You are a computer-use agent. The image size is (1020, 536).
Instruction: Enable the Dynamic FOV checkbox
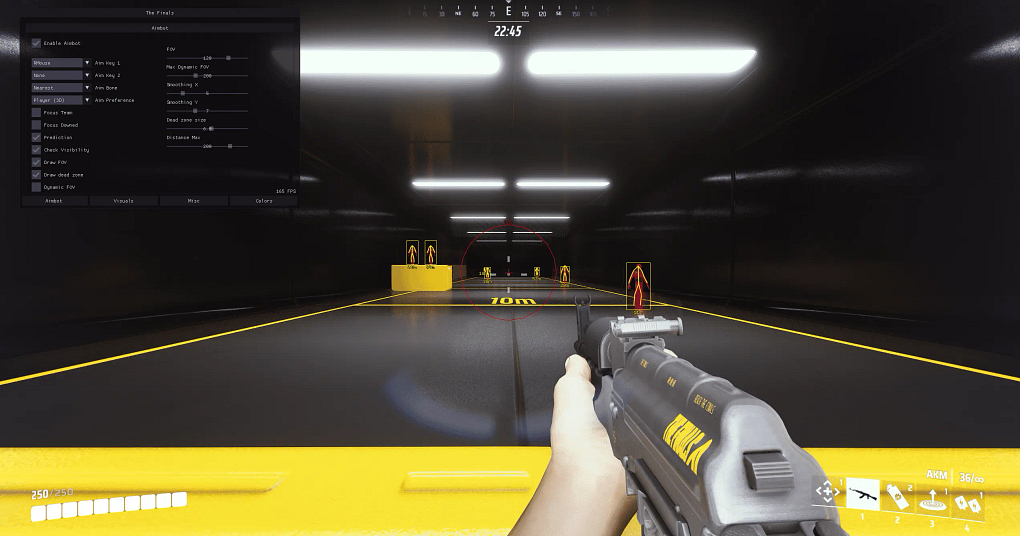coord(37,187)
